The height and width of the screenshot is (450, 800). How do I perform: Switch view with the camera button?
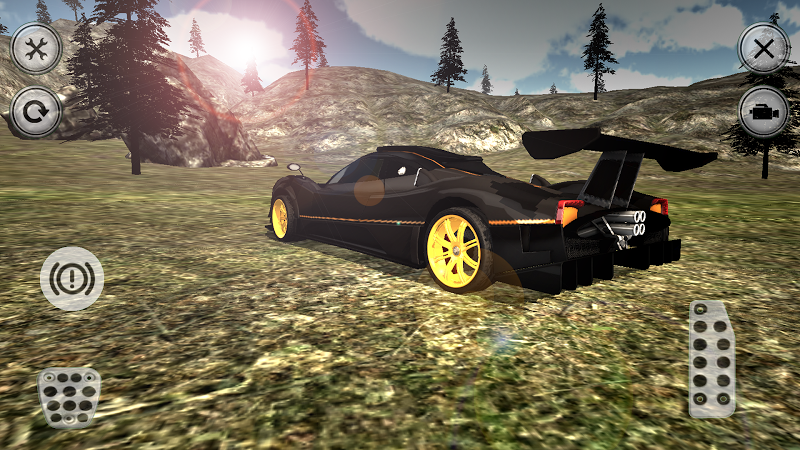(x=764, y=112)
